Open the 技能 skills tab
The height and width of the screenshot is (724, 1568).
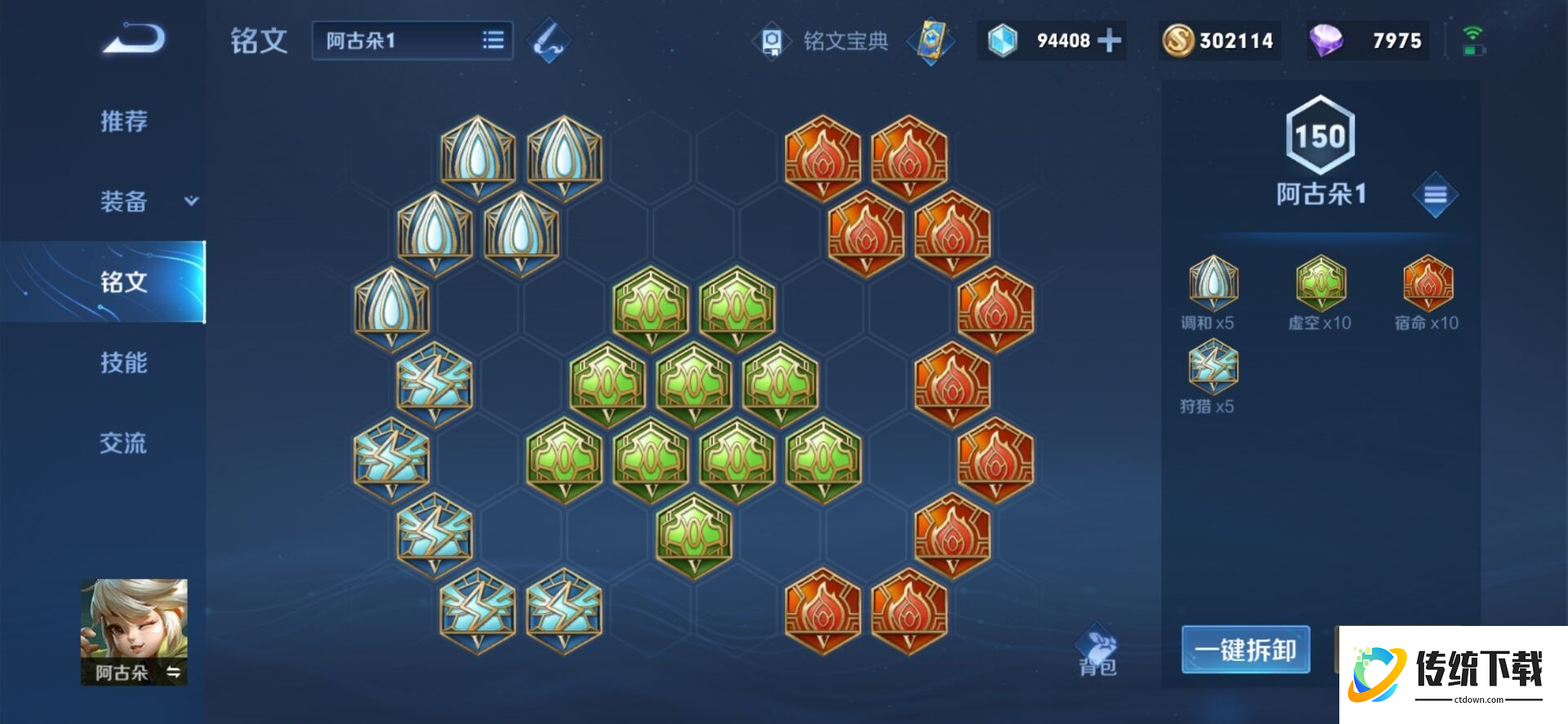pyautogui.click(x=123, y=362)
